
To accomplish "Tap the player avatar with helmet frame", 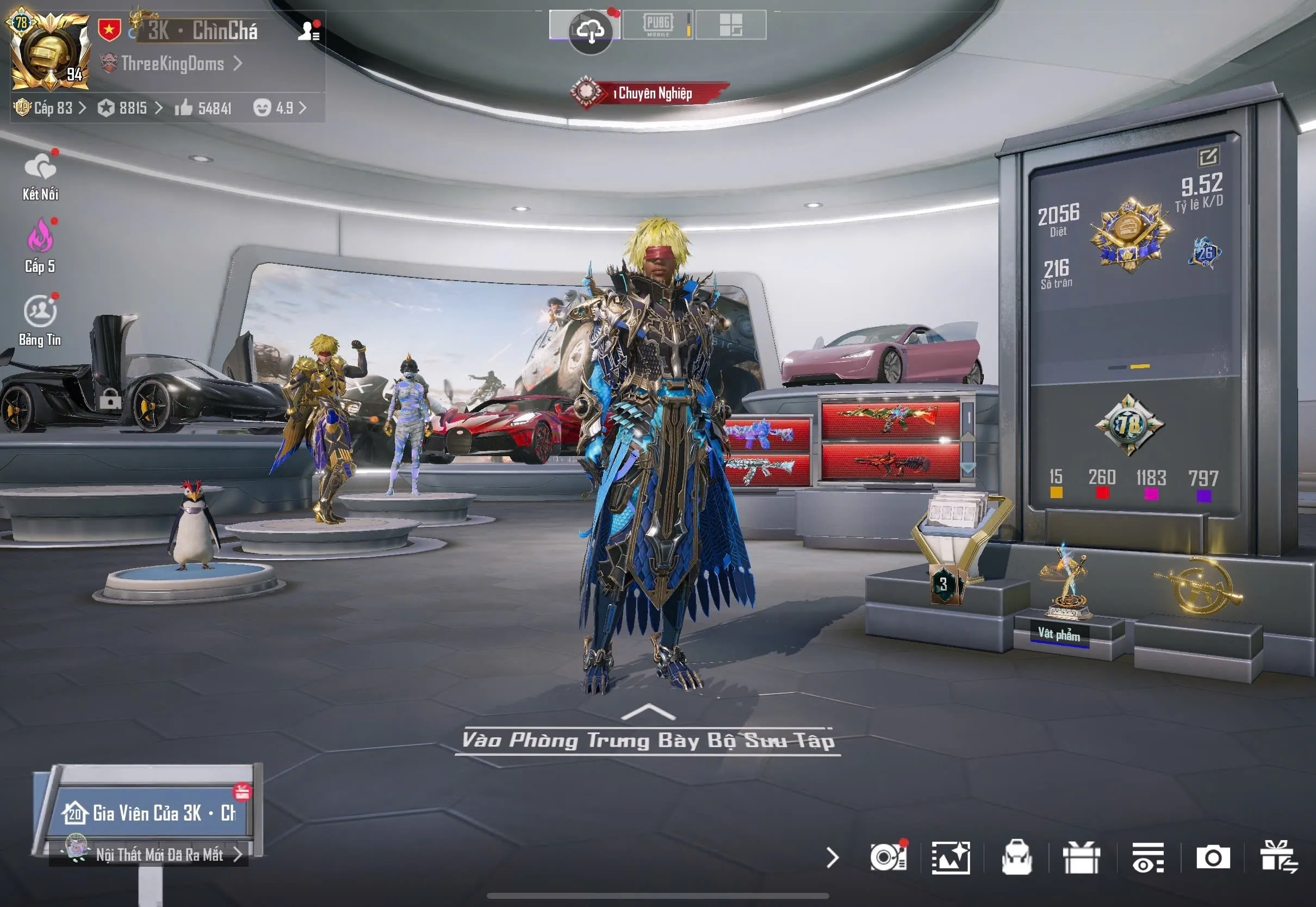I will 50,52.
